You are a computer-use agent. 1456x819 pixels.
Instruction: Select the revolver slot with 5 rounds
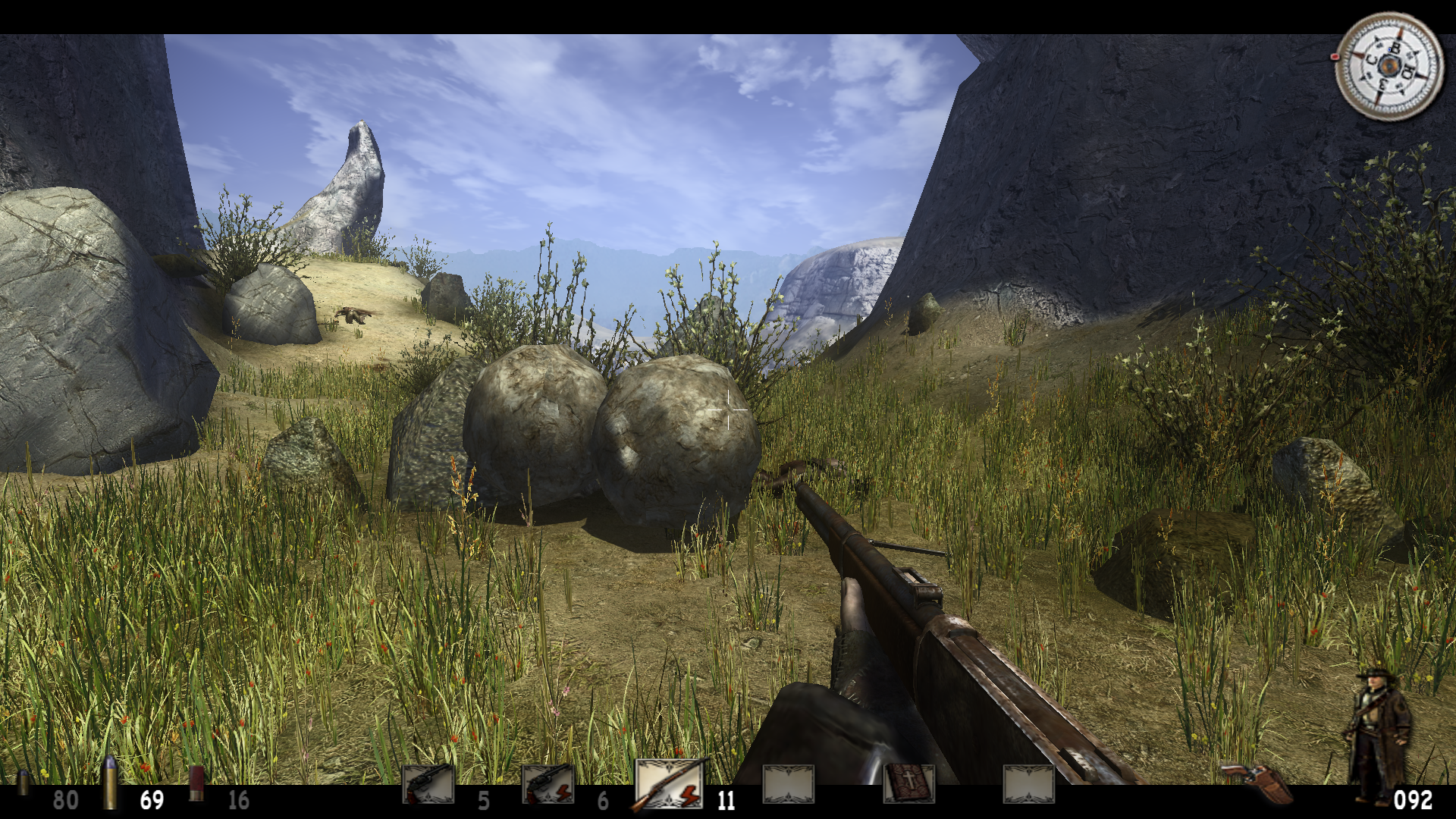pos(428,783)
